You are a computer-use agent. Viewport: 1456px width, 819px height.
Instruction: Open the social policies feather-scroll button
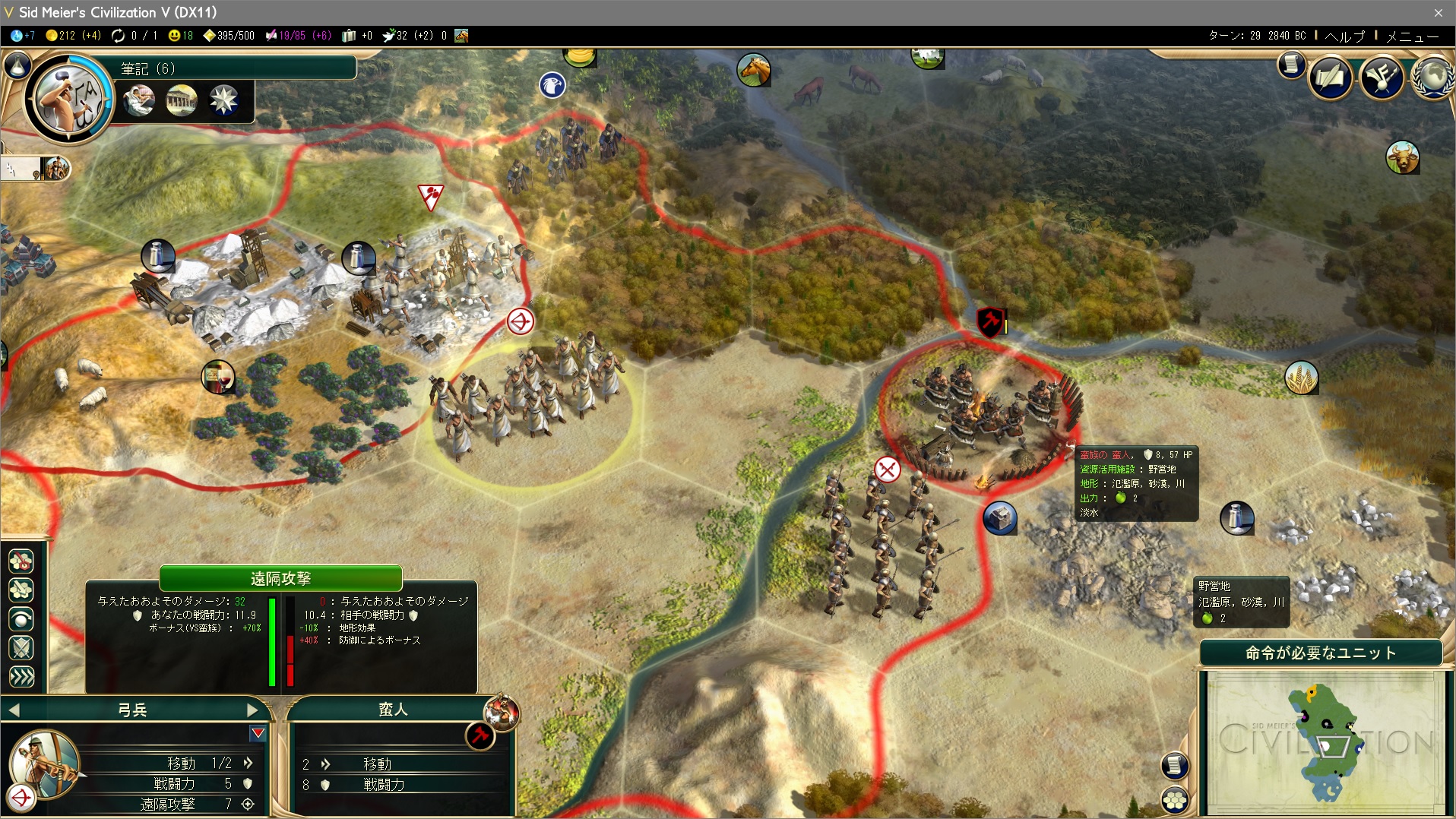[x=1330, y=77]
